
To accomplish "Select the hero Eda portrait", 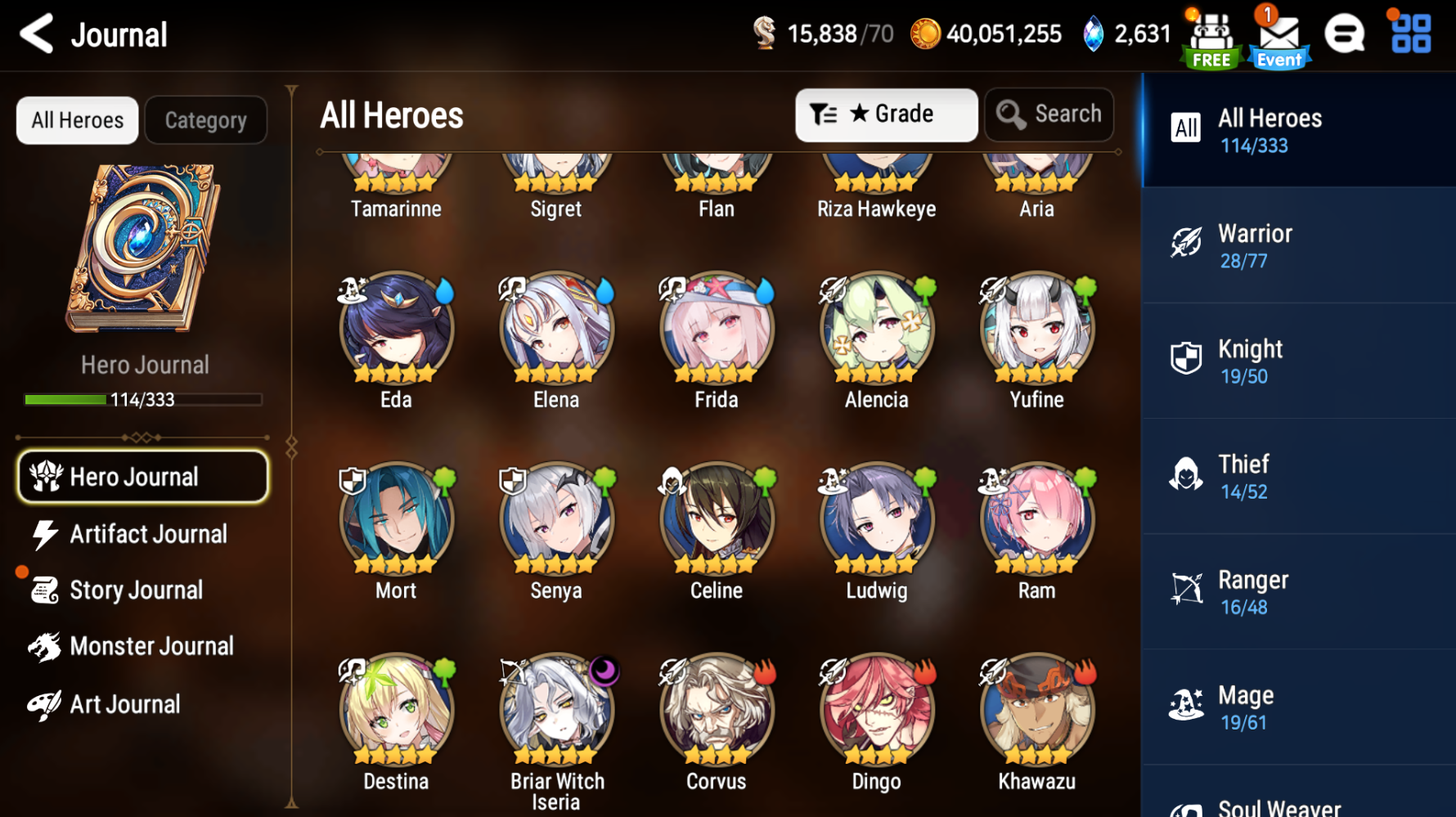I will (x=396, y=330).
